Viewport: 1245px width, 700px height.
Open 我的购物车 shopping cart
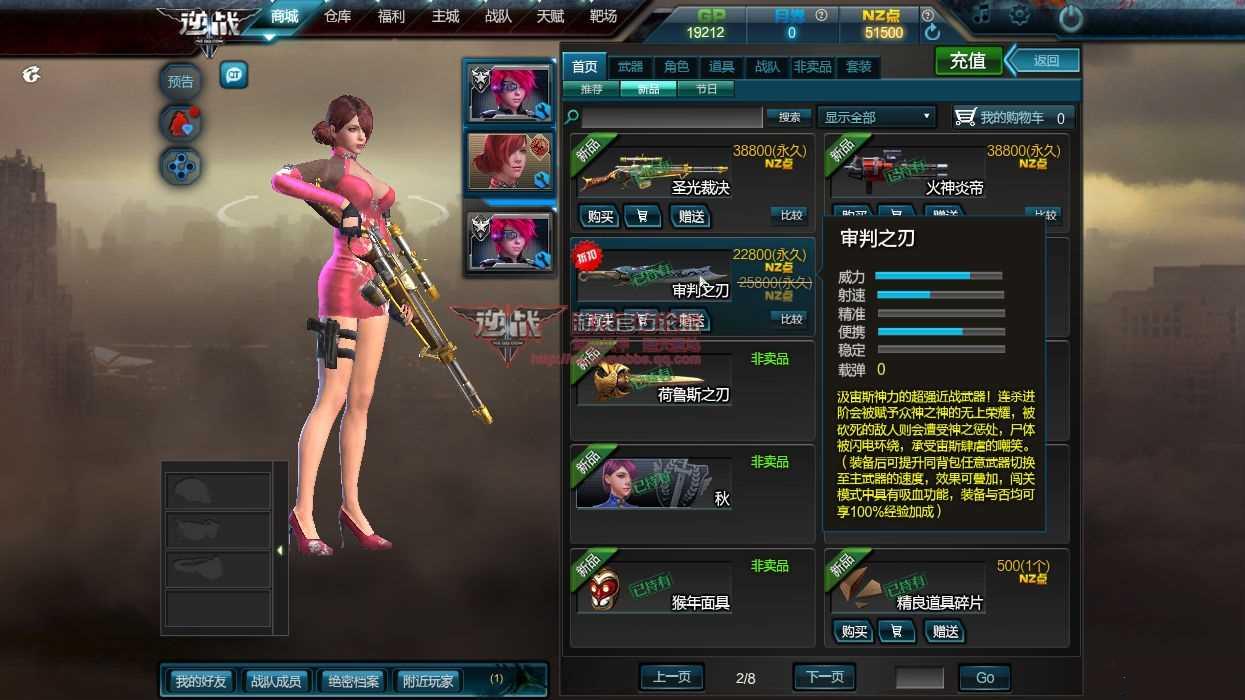click(1012, 117)
